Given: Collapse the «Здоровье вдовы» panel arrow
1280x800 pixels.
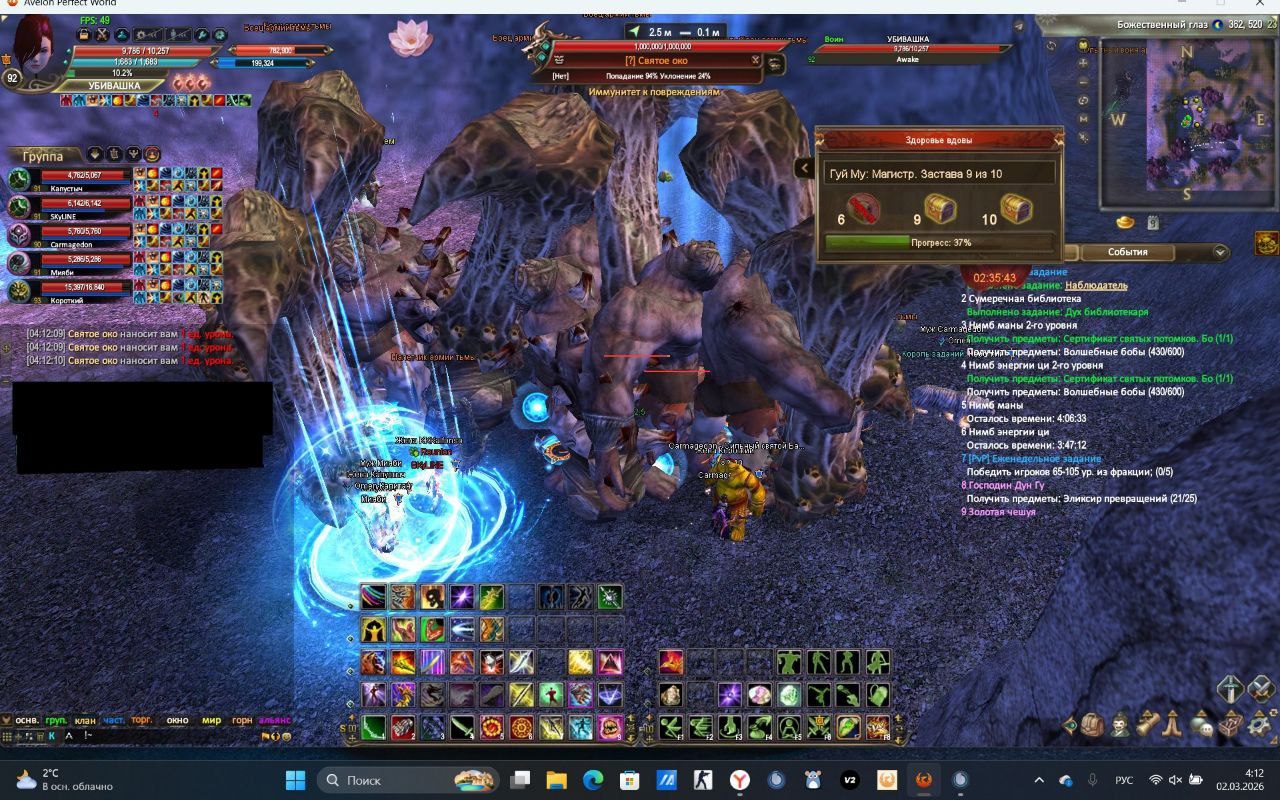Looking at the screenshot, I should pyautogui.click(x=804, y=168).
